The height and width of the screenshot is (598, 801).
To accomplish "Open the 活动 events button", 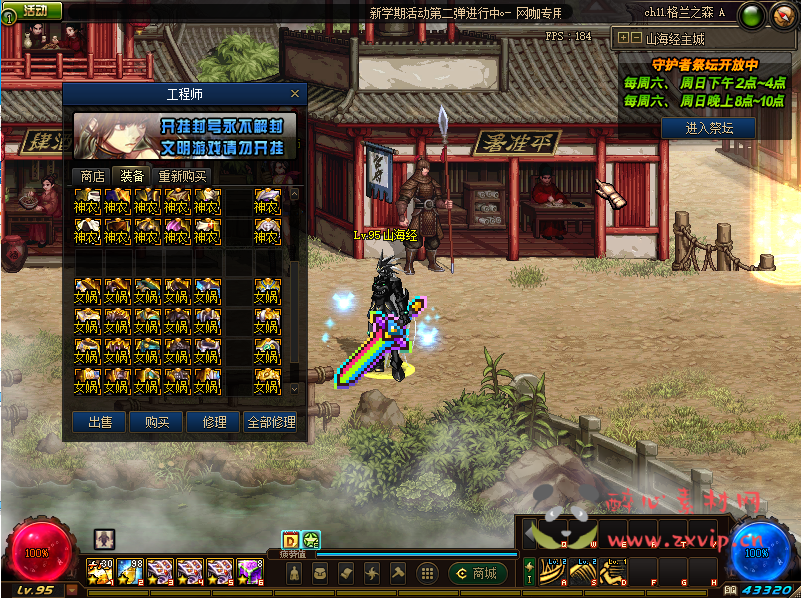I will point(32,10).
